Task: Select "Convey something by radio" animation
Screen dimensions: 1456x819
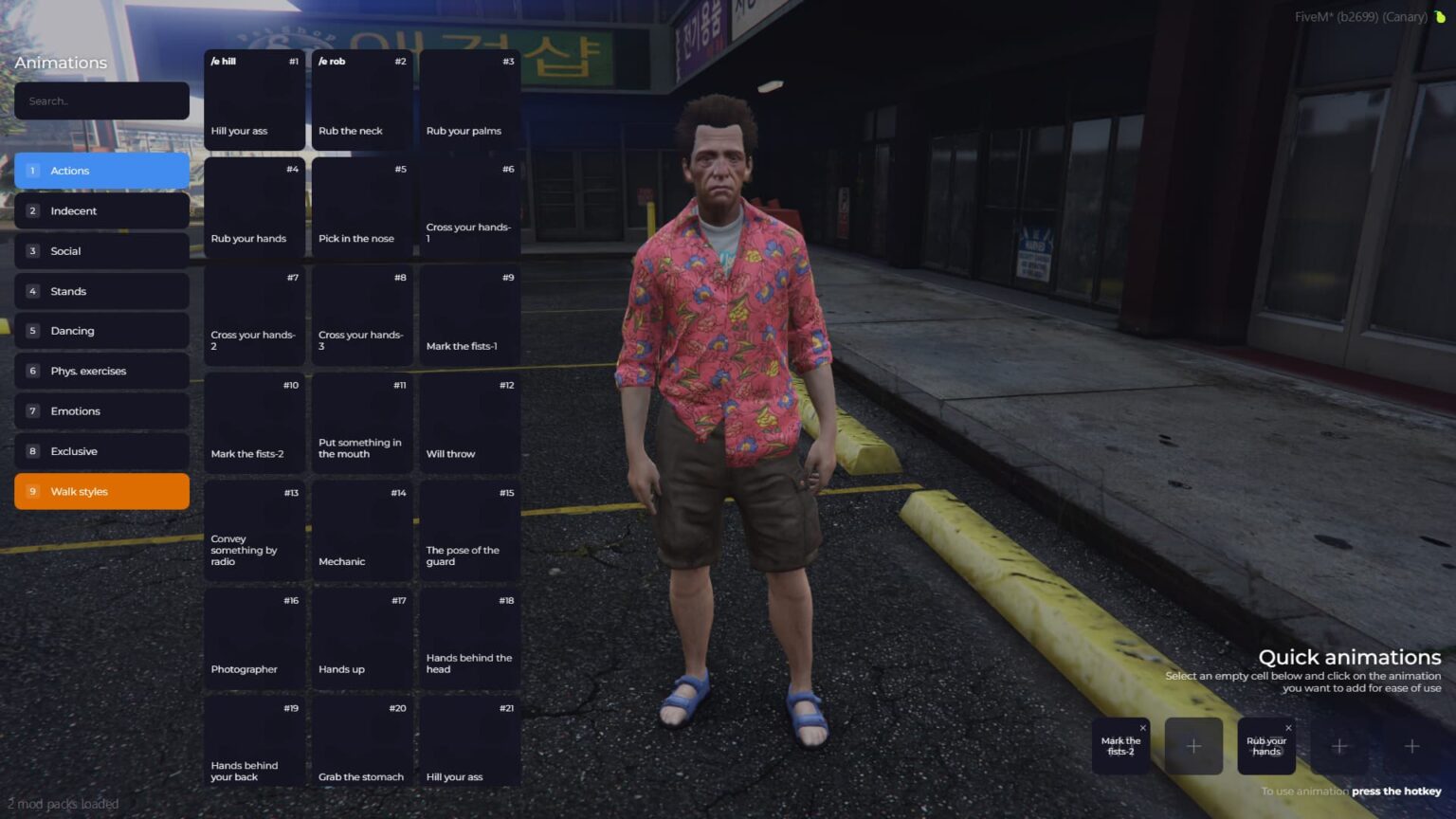Action: point(253,530)
